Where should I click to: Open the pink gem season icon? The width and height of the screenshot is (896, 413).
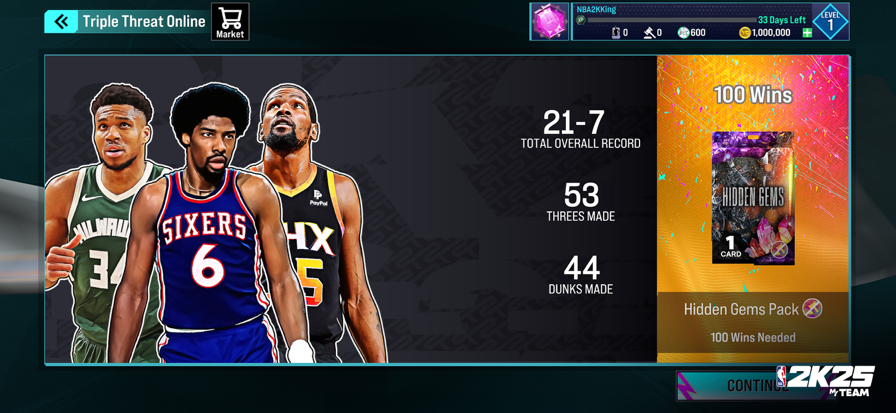[549, 22]
